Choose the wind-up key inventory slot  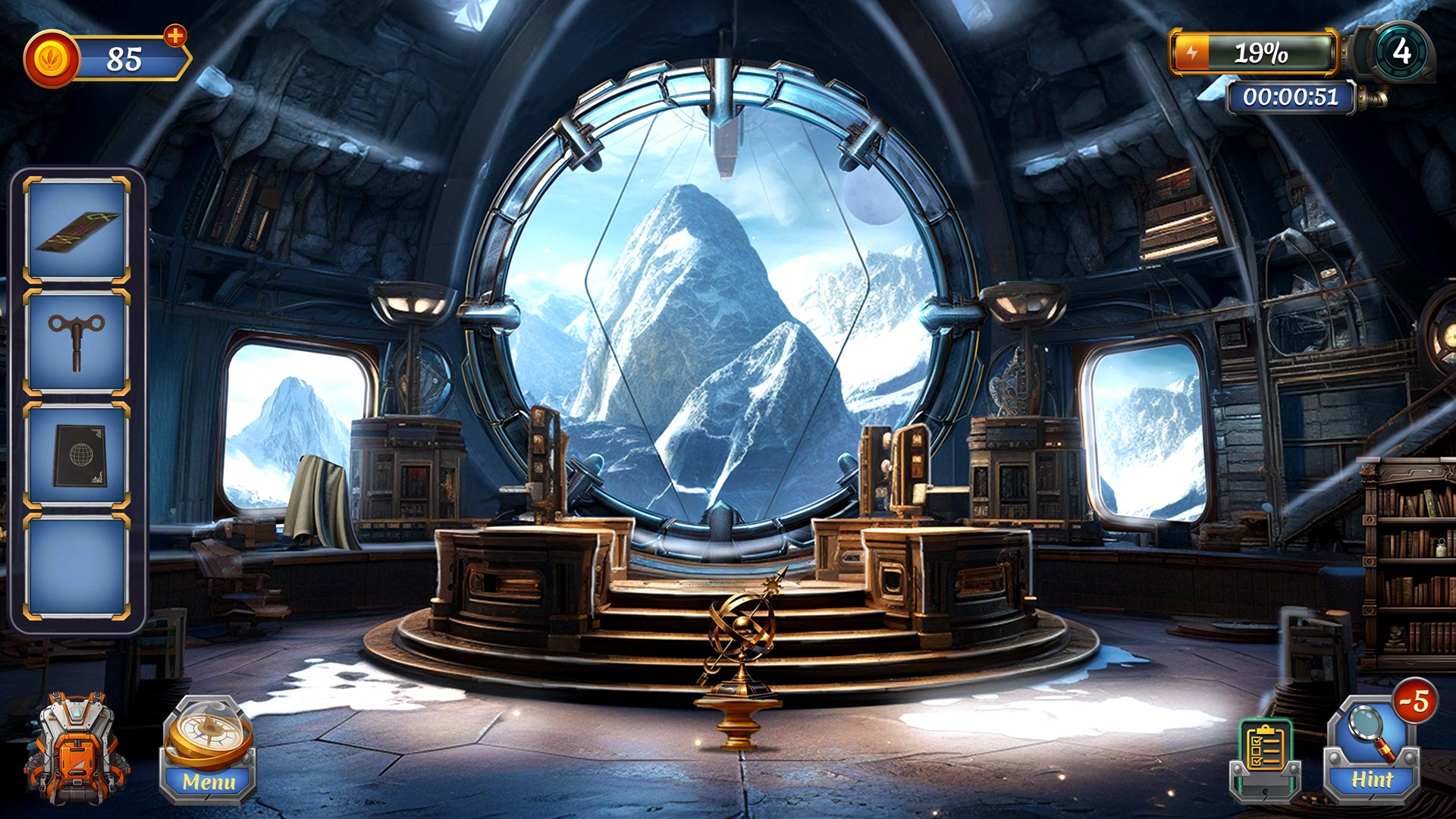(77, 342)
